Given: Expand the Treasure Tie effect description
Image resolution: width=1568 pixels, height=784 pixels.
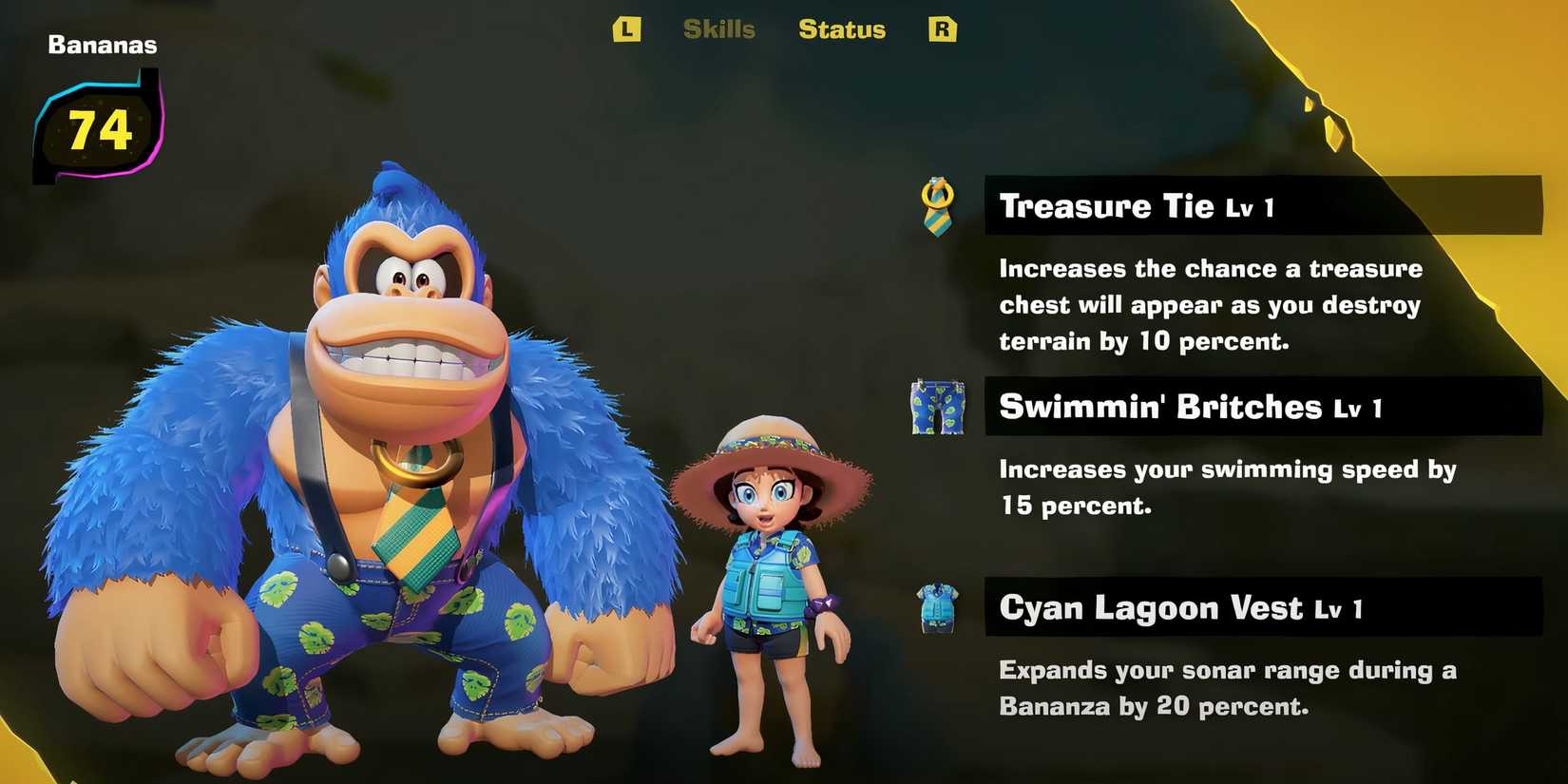Looking at the screenshot, I should coord(1207,304).
